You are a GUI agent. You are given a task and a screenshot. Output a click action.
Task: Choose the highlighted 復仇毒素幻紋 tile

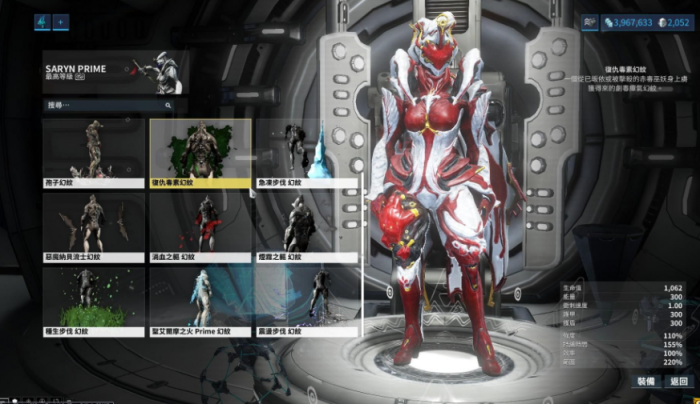click(x=200, y=153)
